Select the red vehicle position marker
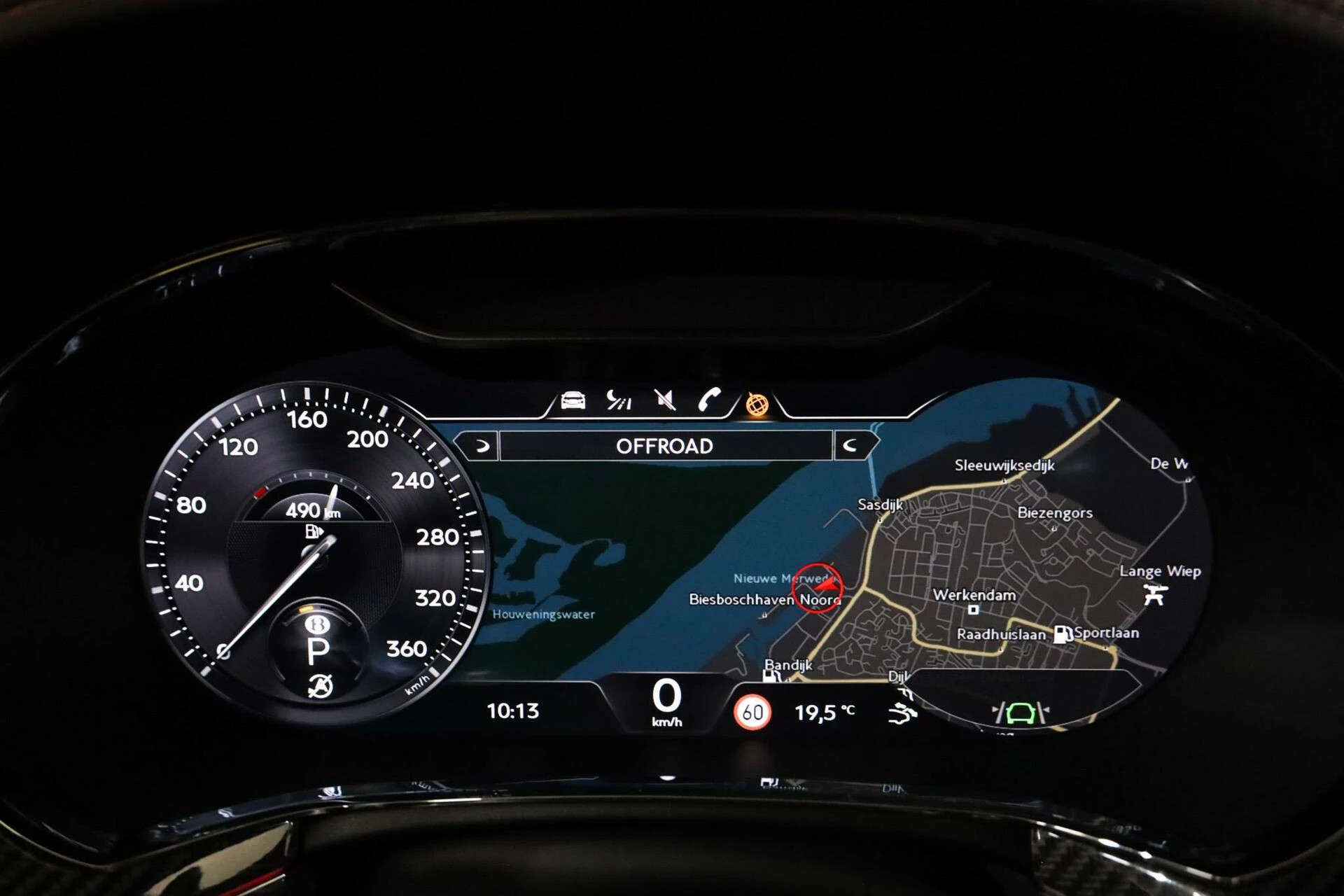The width and height of the screenshot is (1344, 896). pos(818,587)
